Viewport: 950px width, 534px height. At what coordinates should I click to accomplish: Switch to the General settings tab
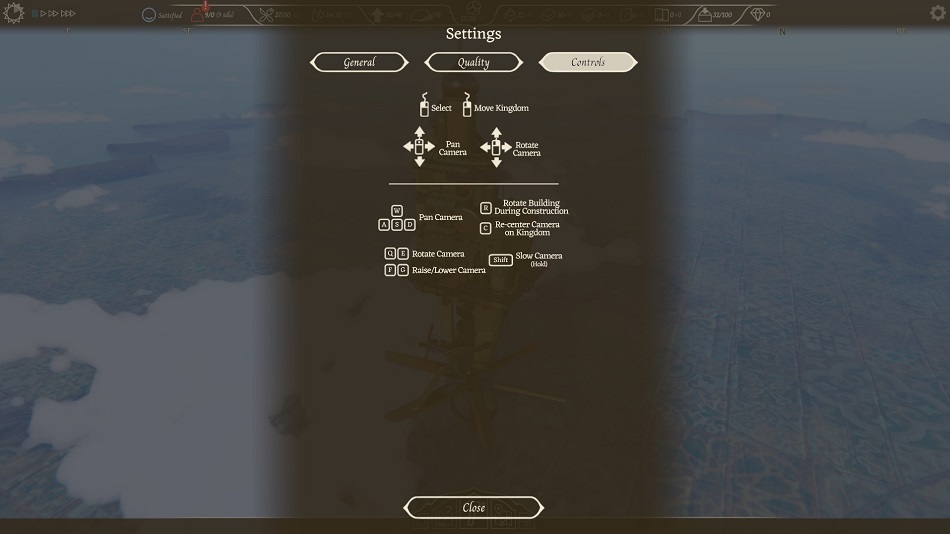(359, 62)
